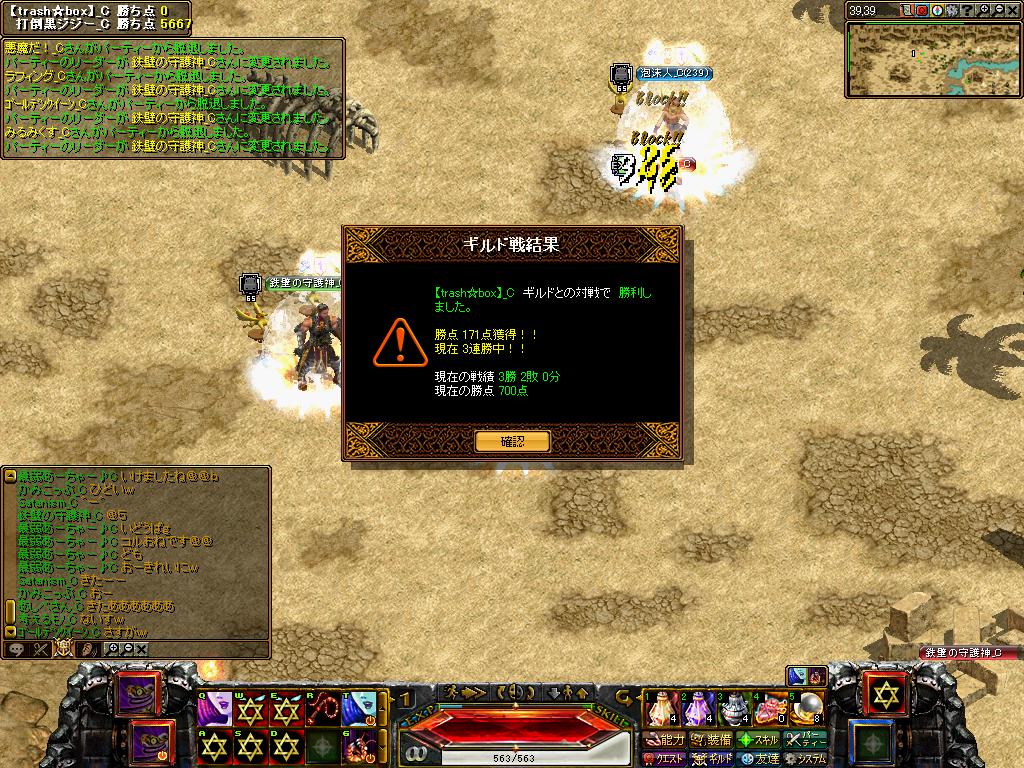The width and height of the screenshot is (1024, 768).
Task: Use the potion in belt slot 1
Action: (658, 709)
